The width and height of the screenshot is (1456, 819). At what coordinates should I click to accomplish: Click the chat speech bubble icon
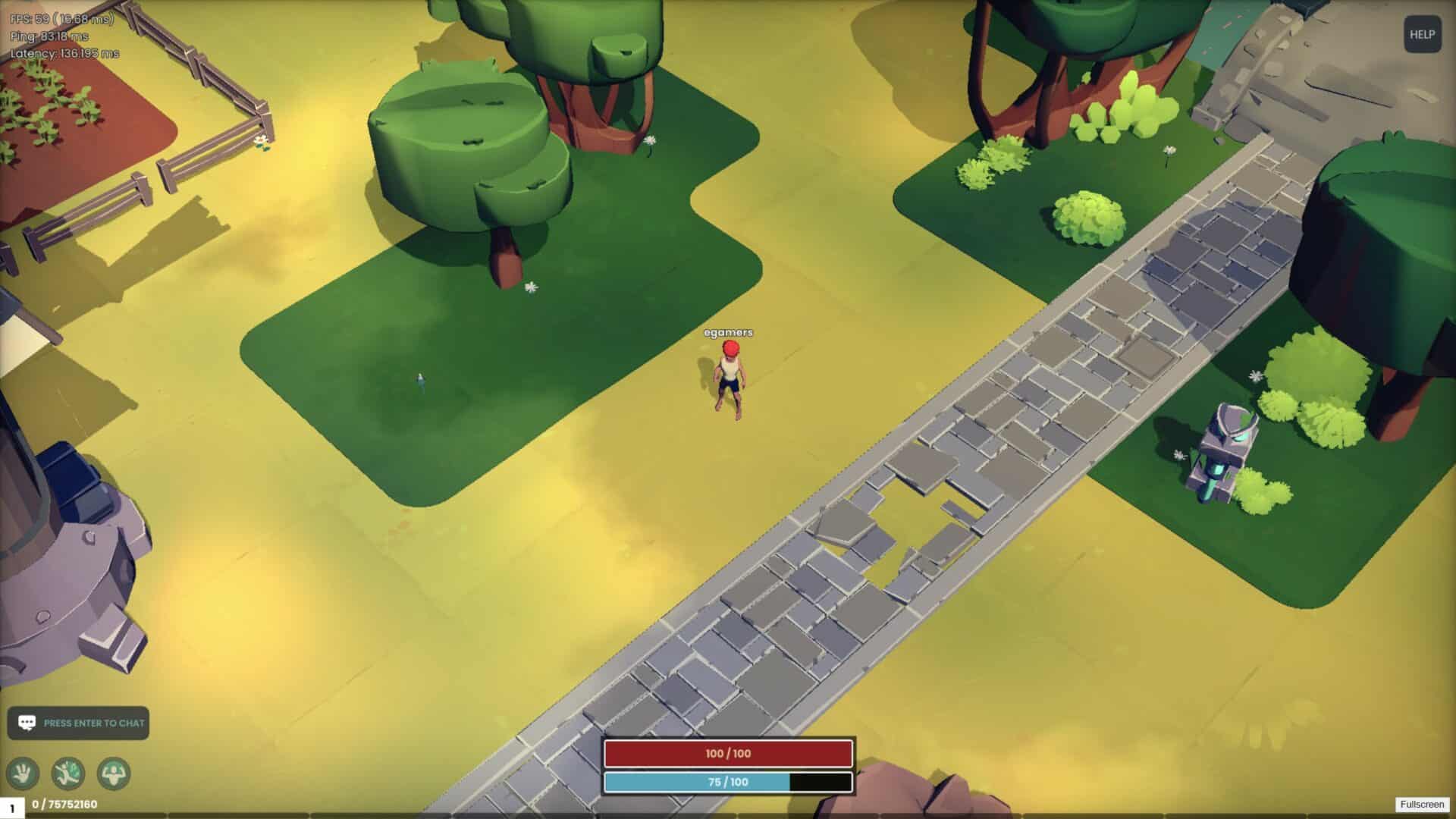(27, 723)
